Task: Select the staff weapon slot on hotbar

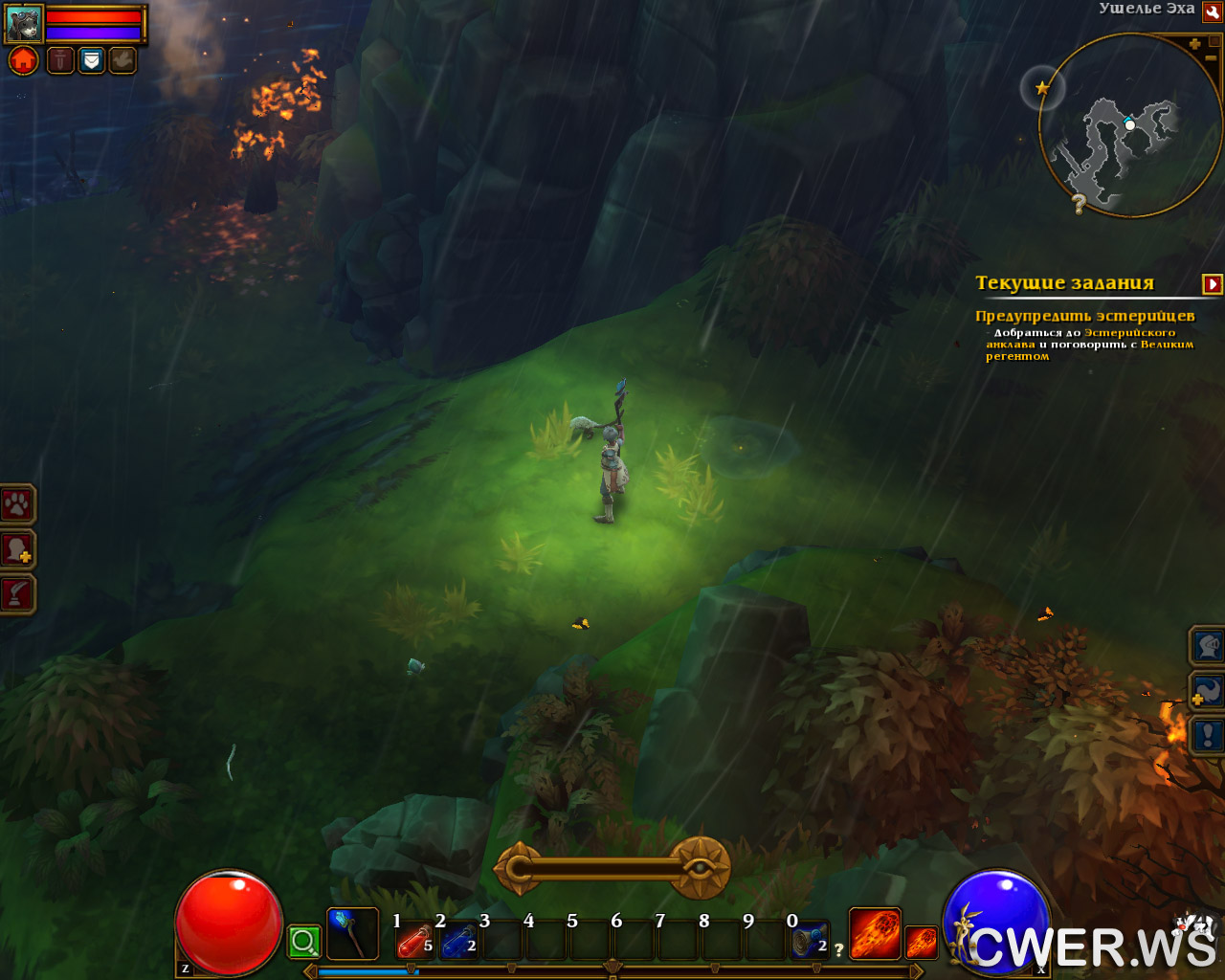Action: point(351,934)
